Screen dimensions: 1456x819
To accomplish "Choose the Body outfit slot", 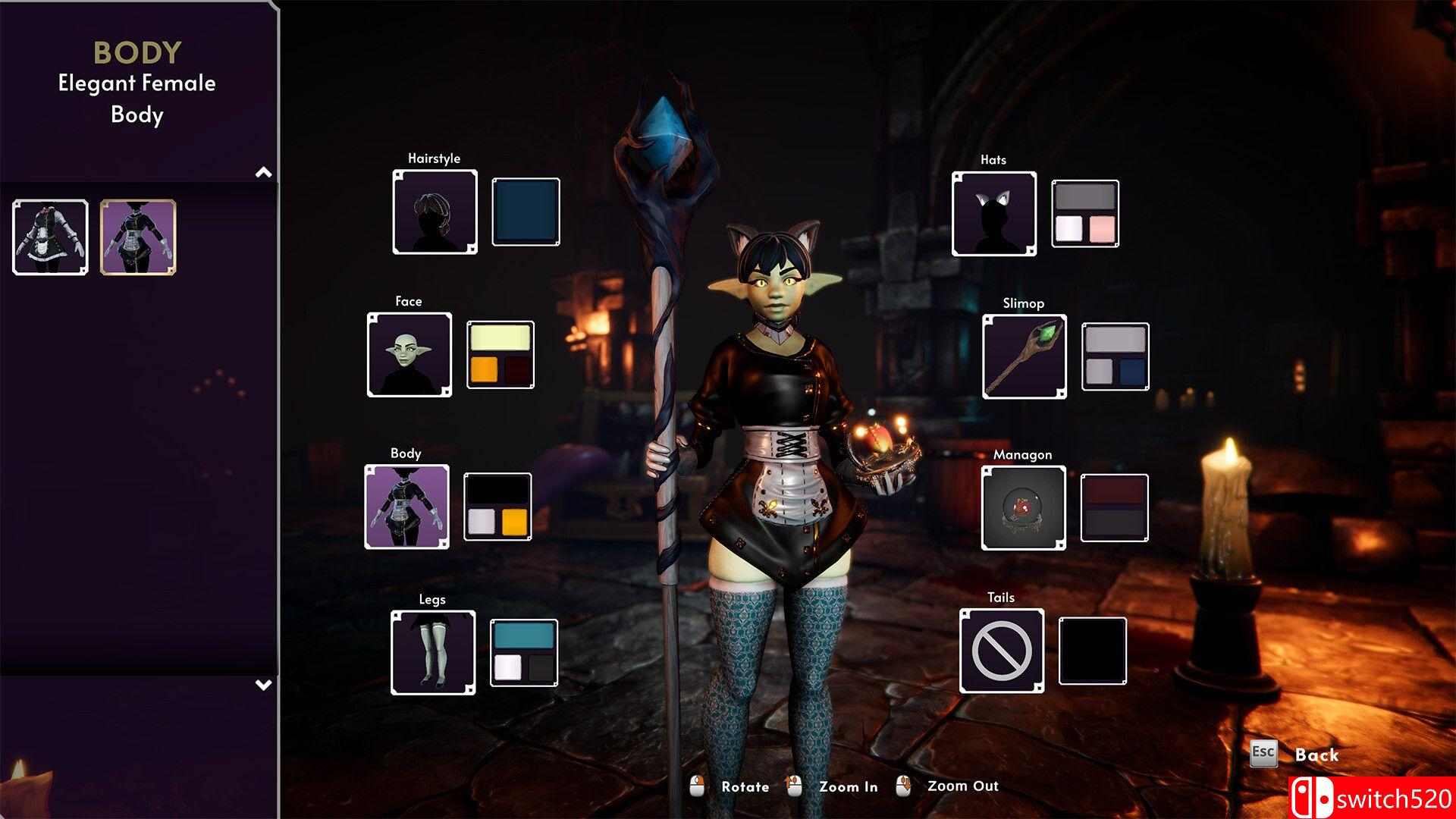I will click(x=406, y=507).
